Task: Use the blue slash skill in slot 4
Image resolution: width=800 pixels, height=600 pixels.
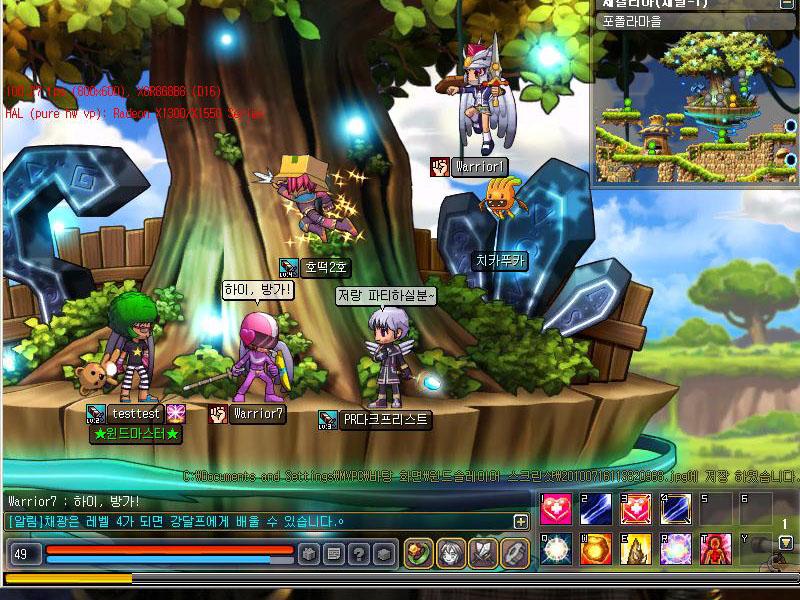Action: [x=676, y=509]
